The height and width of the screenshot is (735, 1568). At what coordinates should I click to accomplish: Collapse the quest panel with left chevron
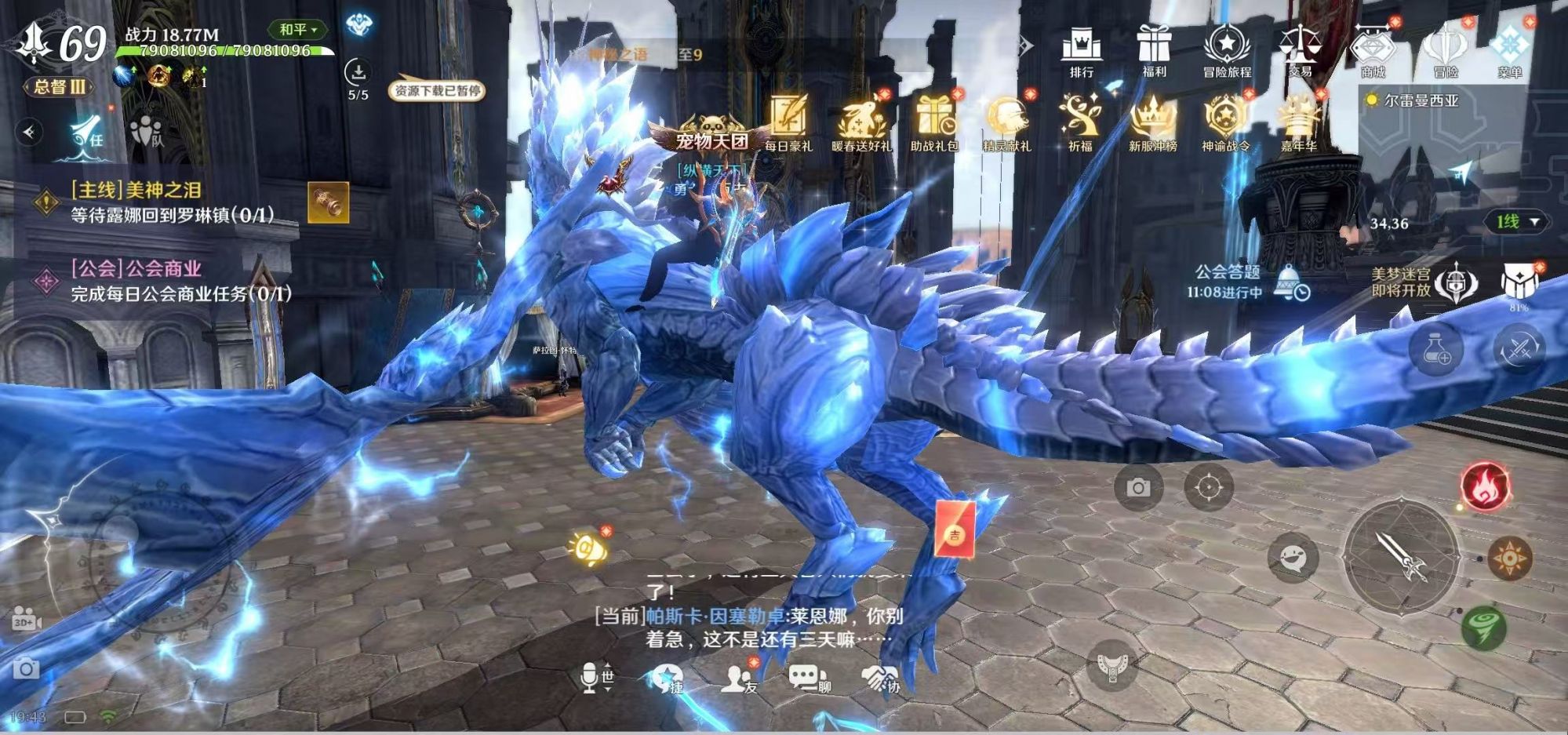point(27,129)
